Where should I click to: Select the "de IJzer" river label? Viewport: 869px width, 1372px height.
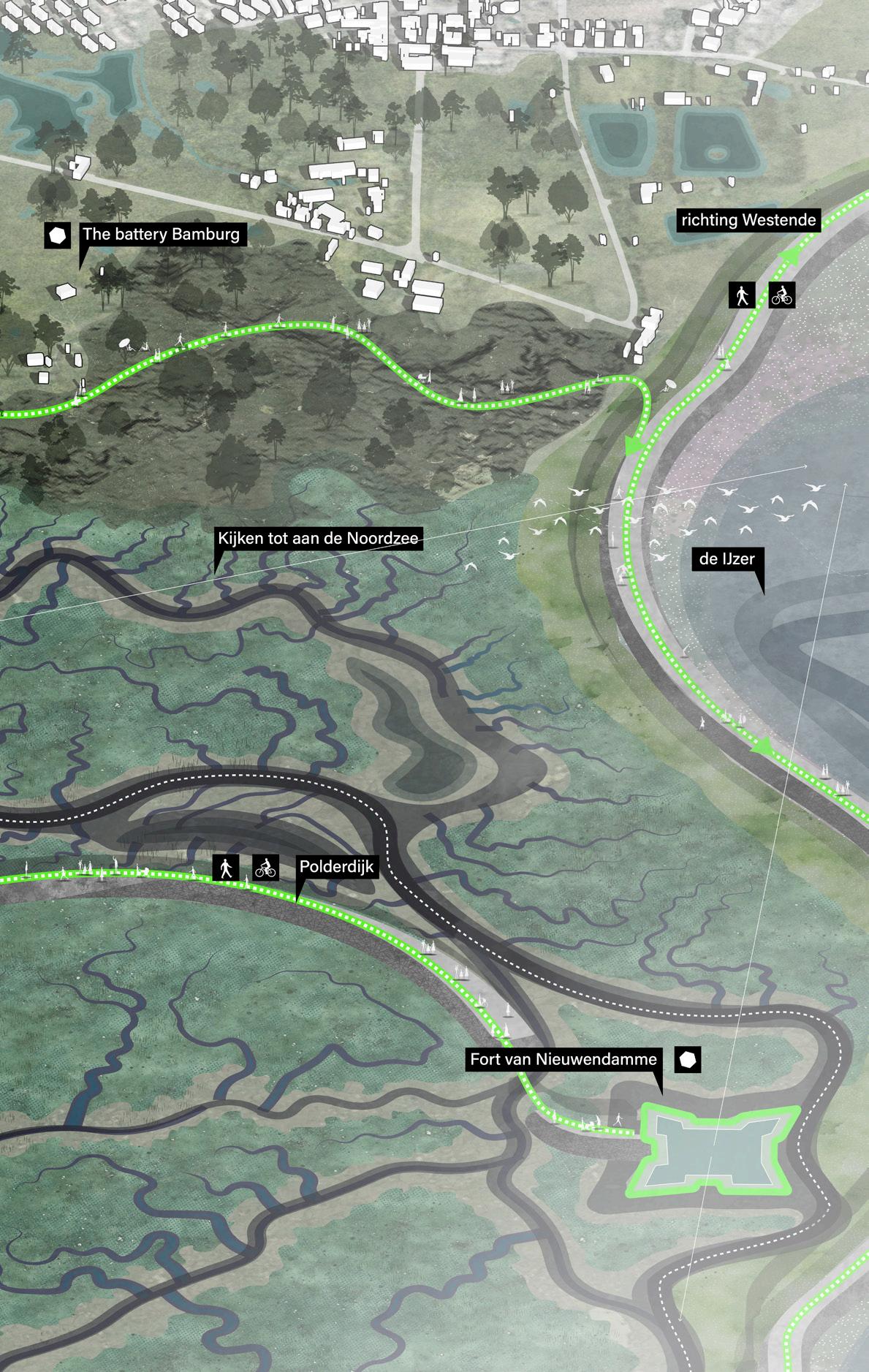[726, 559]
